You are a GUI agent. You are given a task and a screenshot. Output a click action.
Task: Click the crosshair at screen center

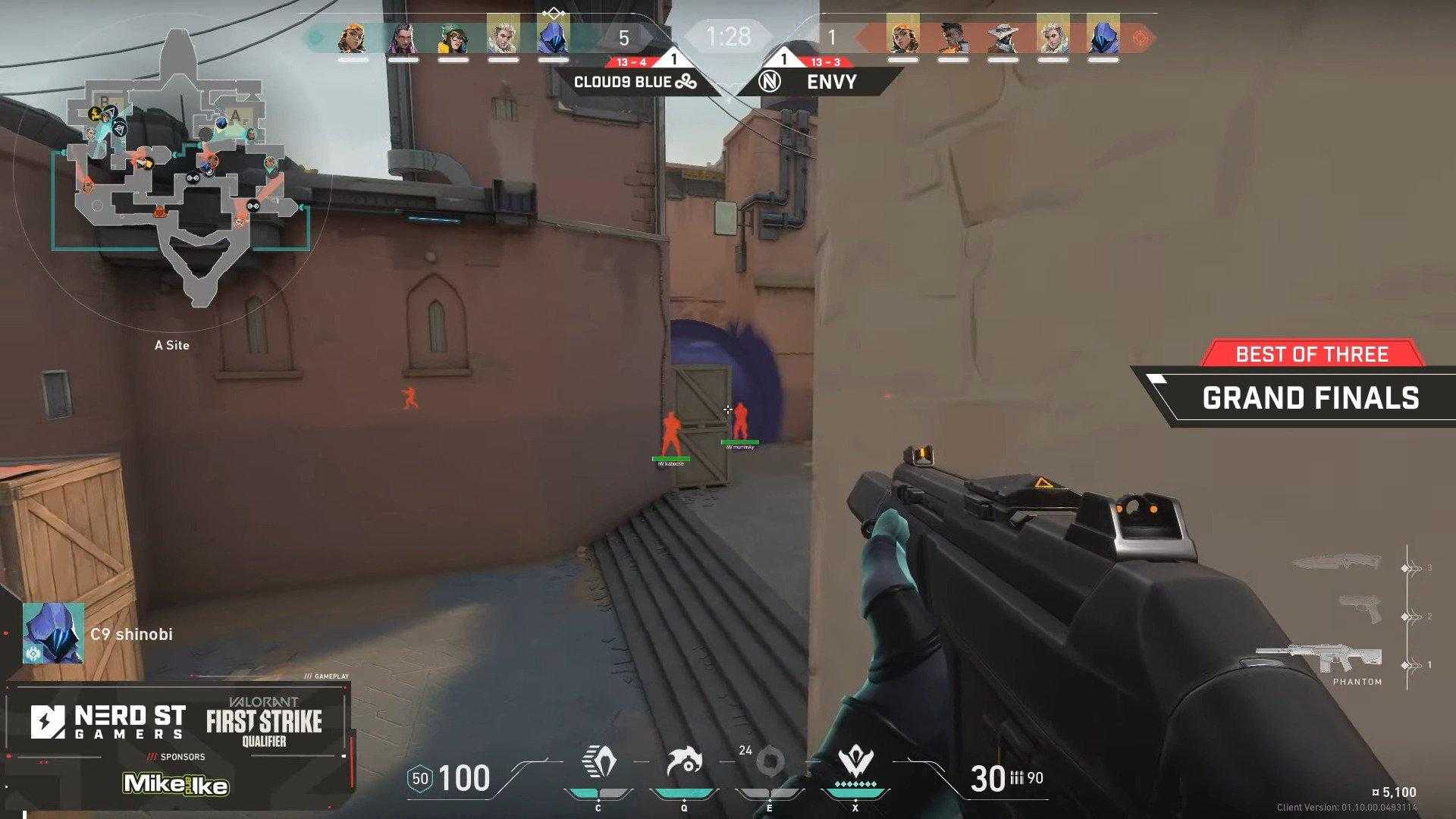[728, 409]
